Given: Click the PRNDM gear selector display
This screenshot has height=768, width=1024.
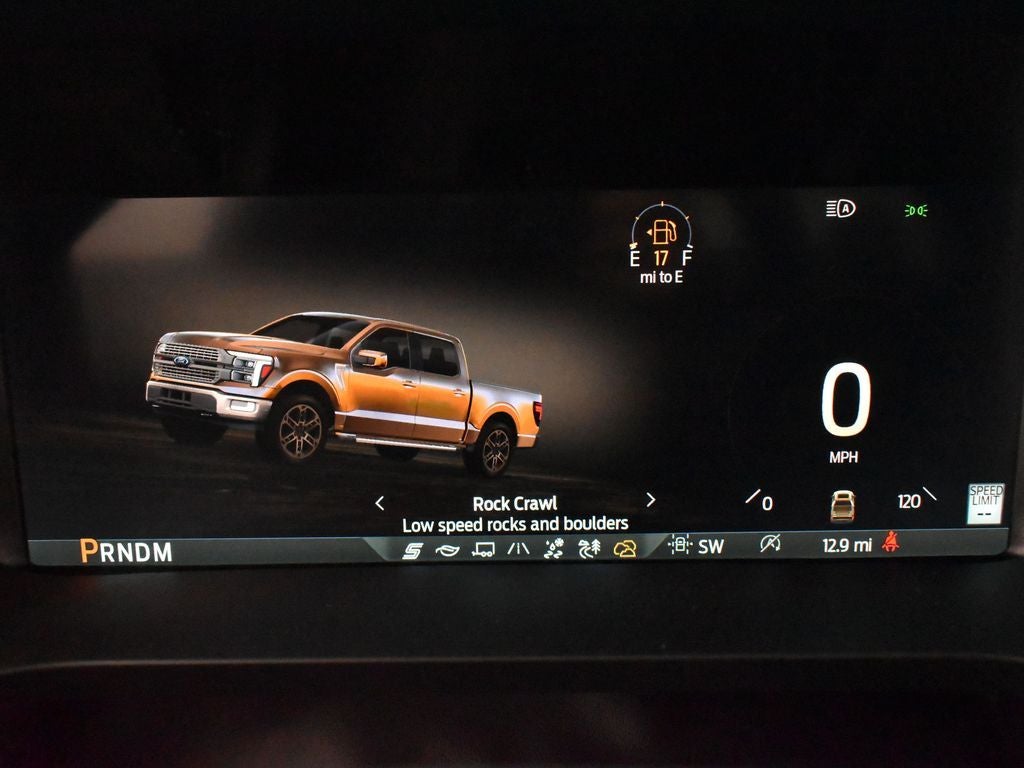Looking at the screenshot, I should (x=126, y=551).
